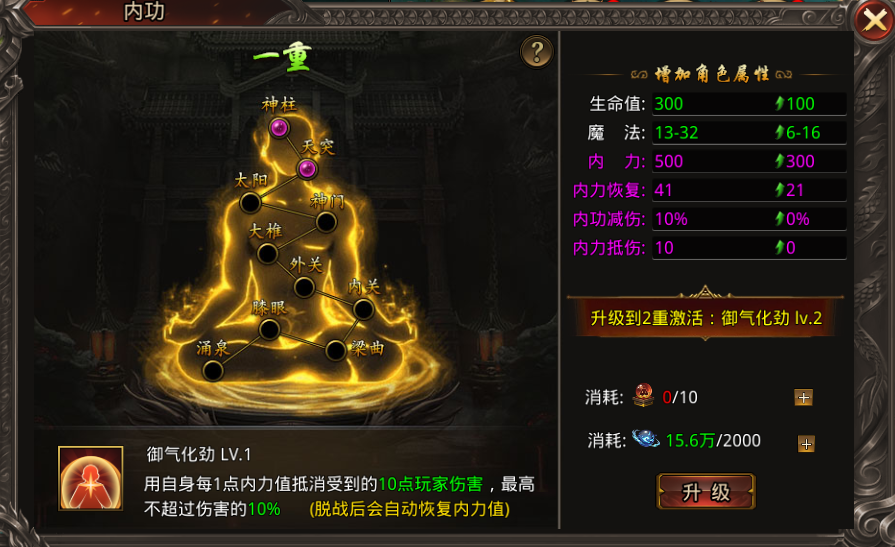The height and width of the screenshot is (547, 895).
Task: Select the 太阳 acupoint node
Action: pyautogui.click(x=250, y=203)
